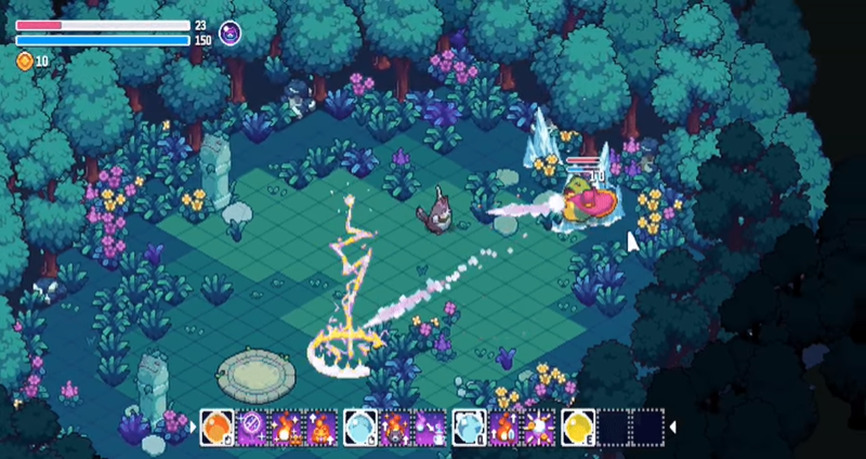Select the smooth light-blue orb spell slot
The image size is (866, 459).
(360, 427)
